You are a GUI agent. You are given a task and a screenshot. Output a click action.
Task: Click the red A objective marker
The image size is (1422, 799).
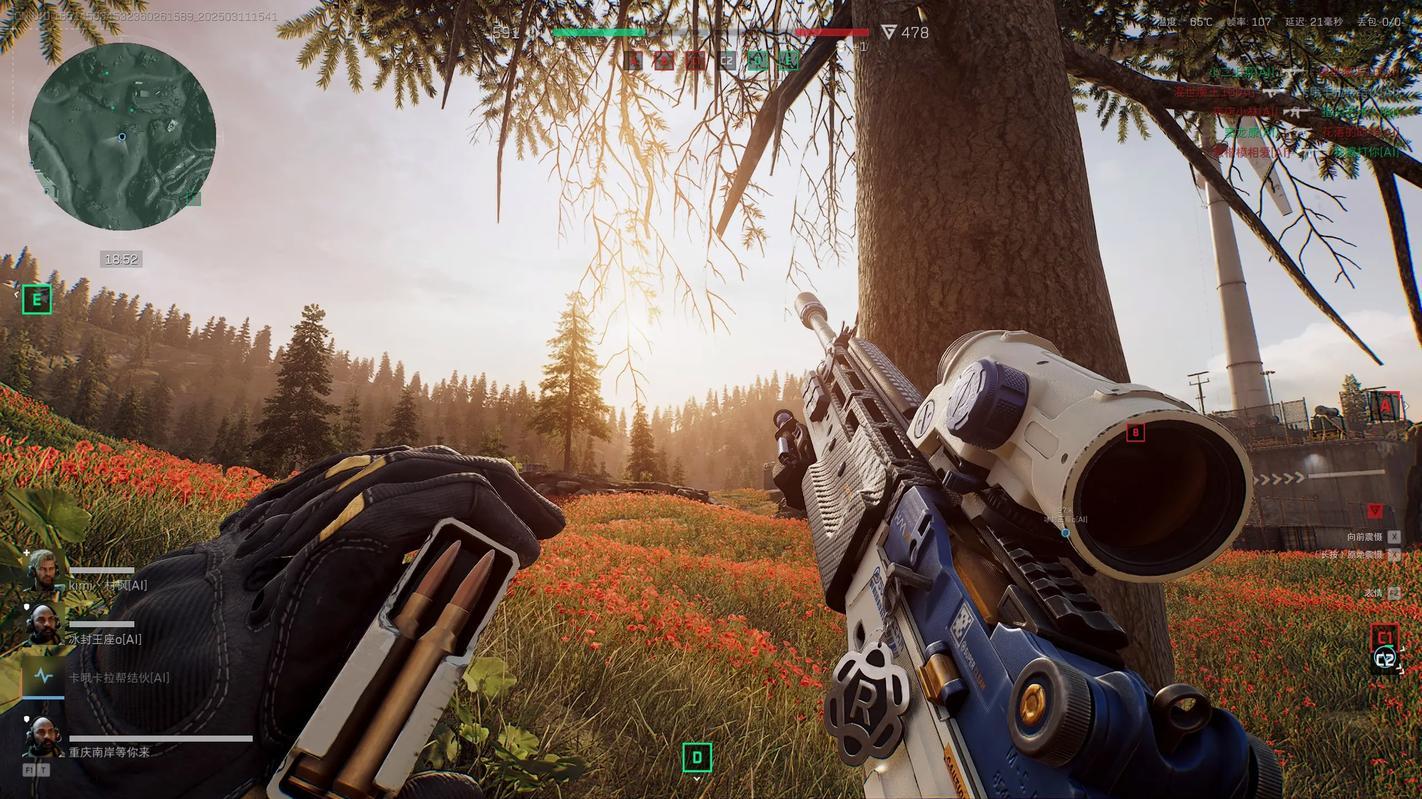coord(1384,405)
